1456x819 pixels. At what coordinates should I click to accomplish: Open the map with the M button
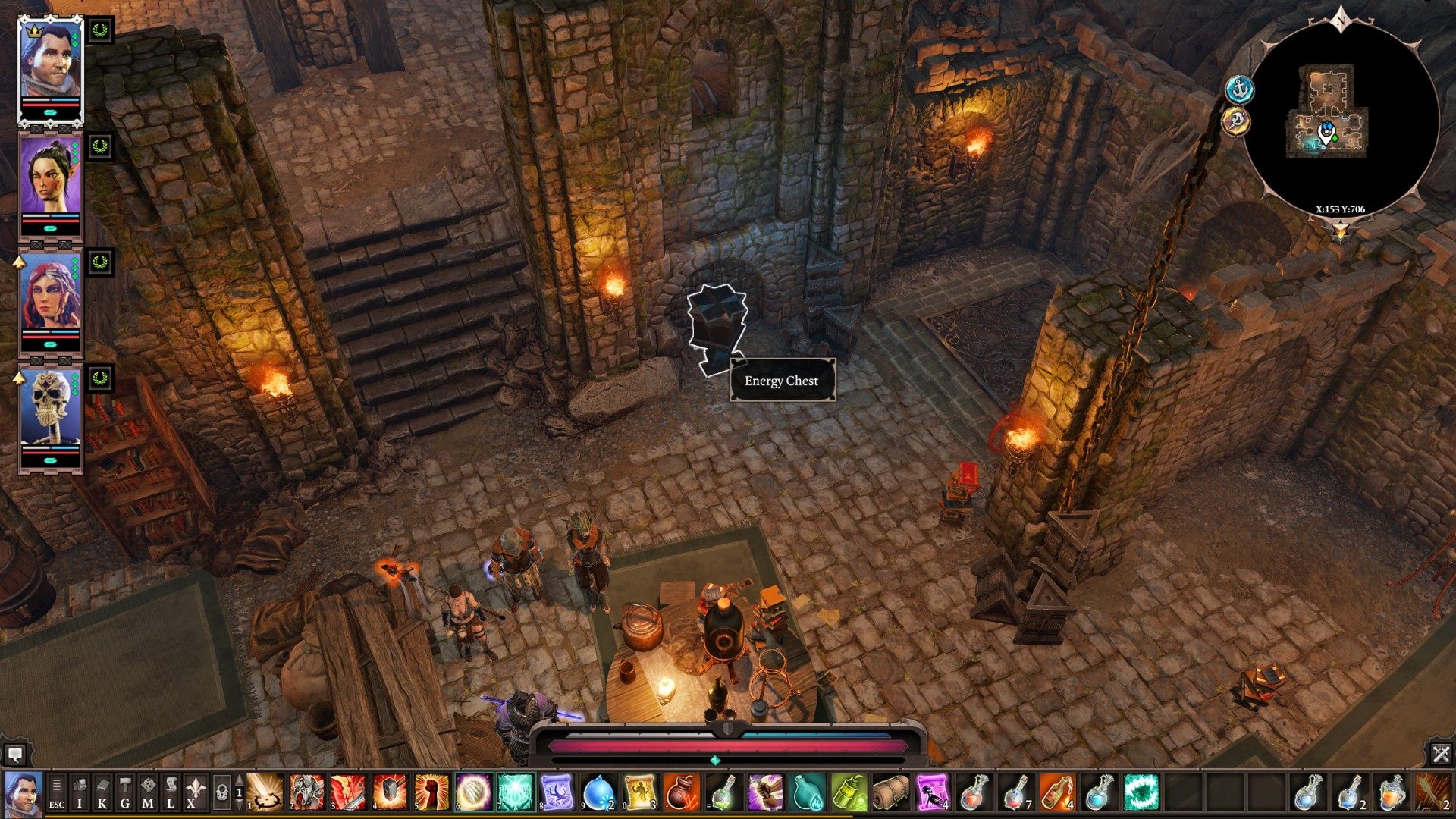coord(148,792)
